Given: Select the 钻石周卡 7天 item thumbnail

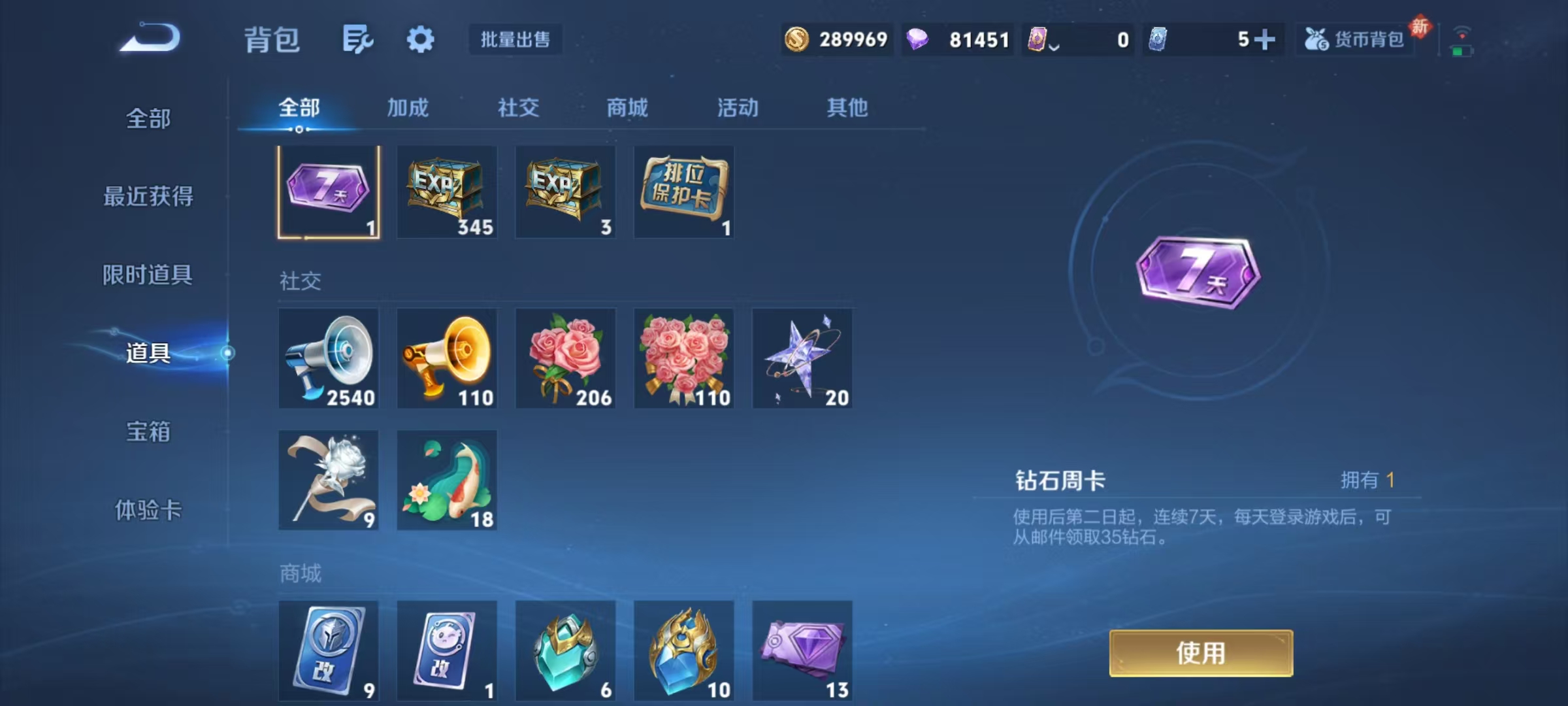Looking at the screenshot, I should tap(329, 192).
